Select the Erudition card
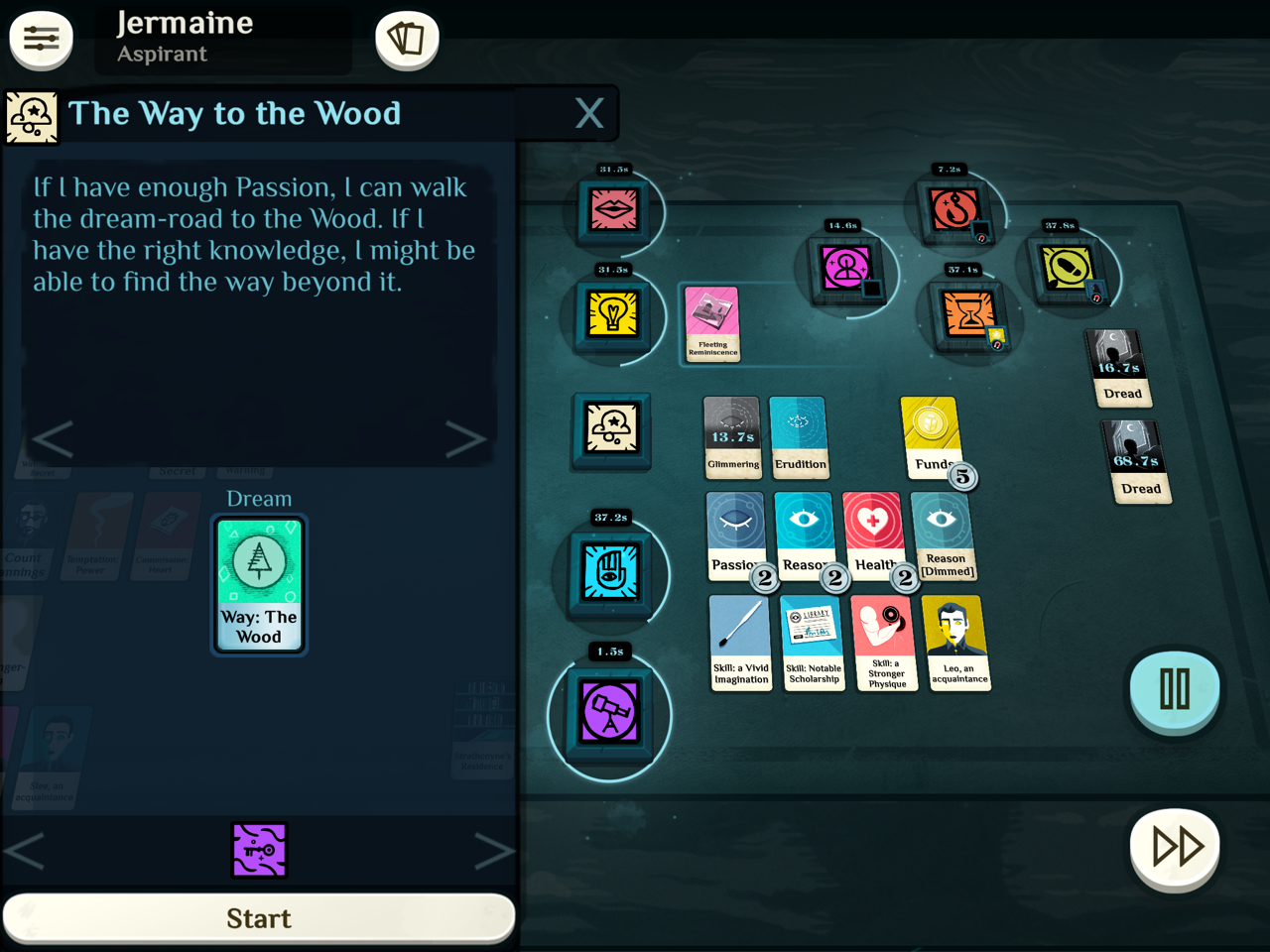Image resolution: width=1270 pixels, height=952 pixels. pos(799,437)
